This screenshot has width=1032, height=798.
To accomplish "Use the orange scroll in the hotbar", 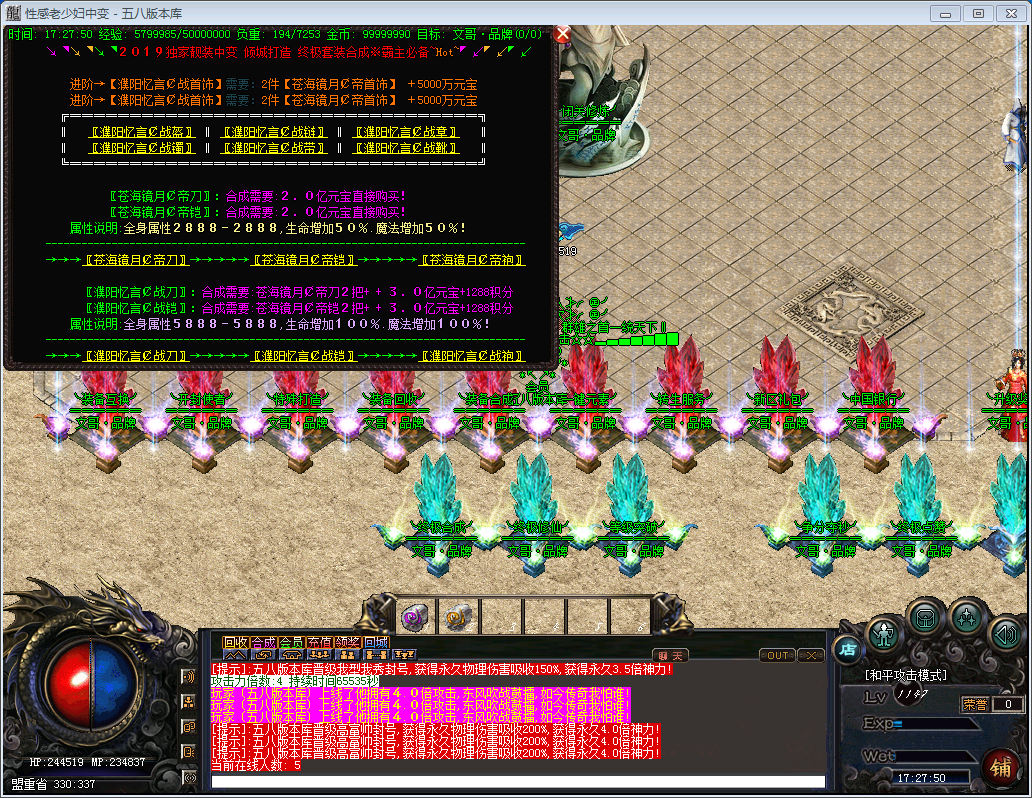I will pyautogui.click(x=458, y=617).
